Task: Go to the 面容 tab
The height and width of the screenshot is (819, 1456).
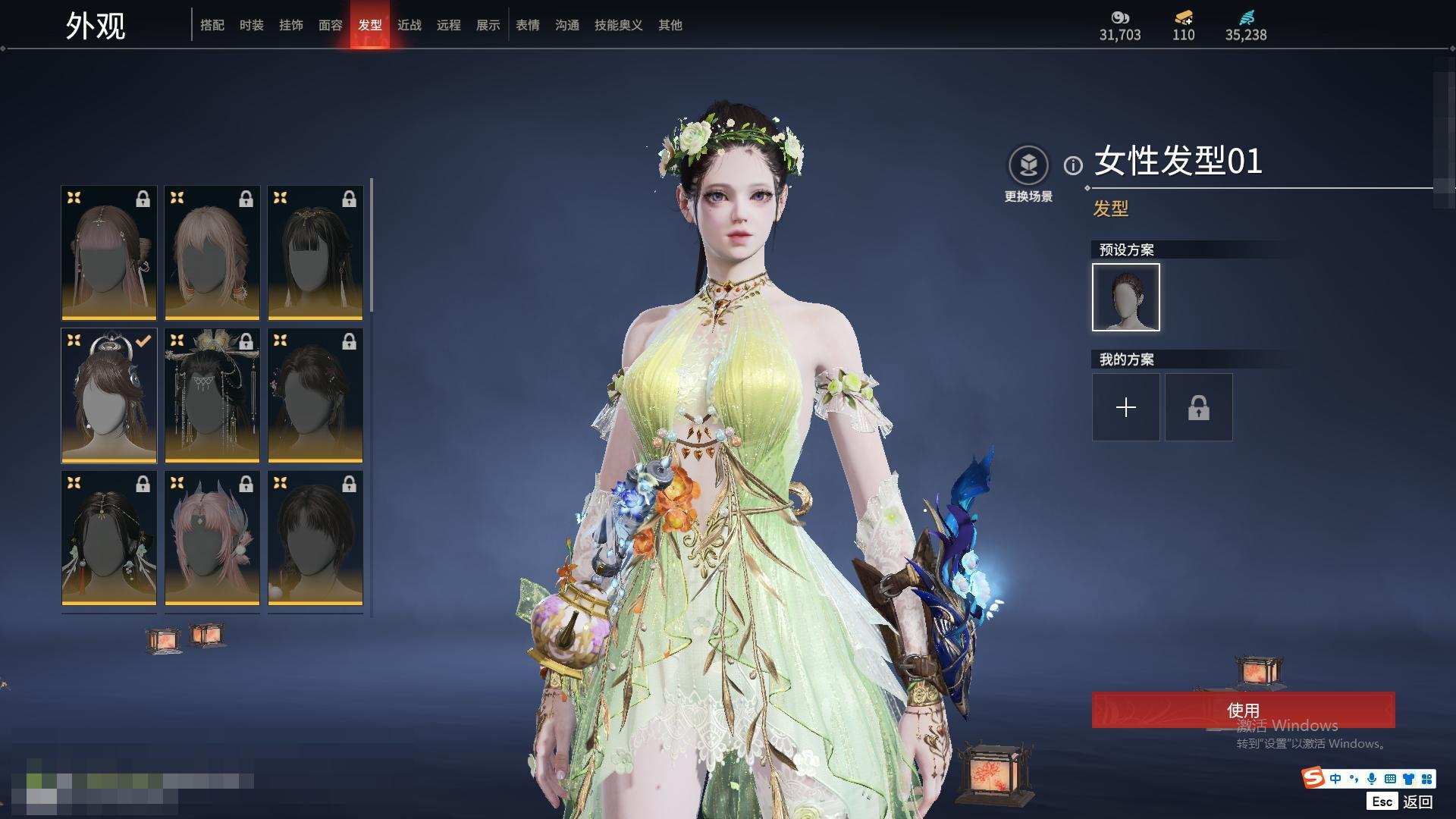Action: (330, 25)
